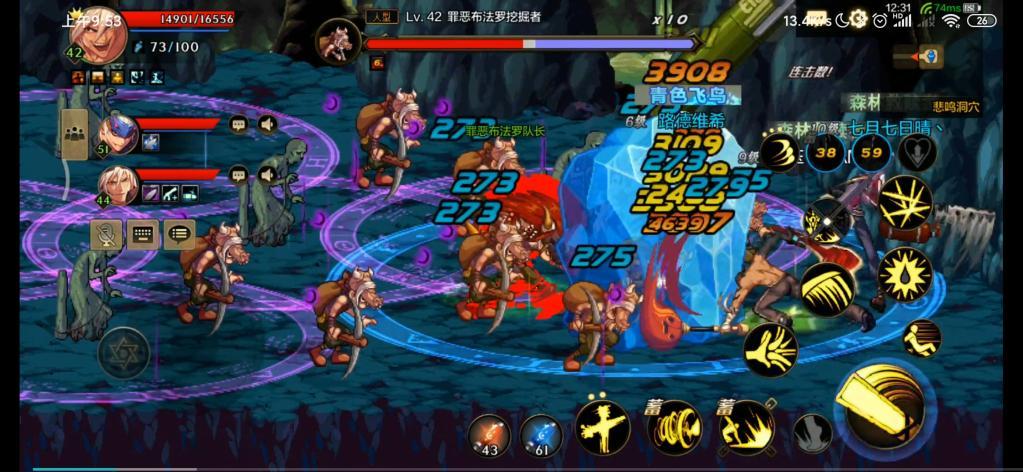Open the exit icon at top right
This screenshot has height=472, width=1023.
coord(931,55)
